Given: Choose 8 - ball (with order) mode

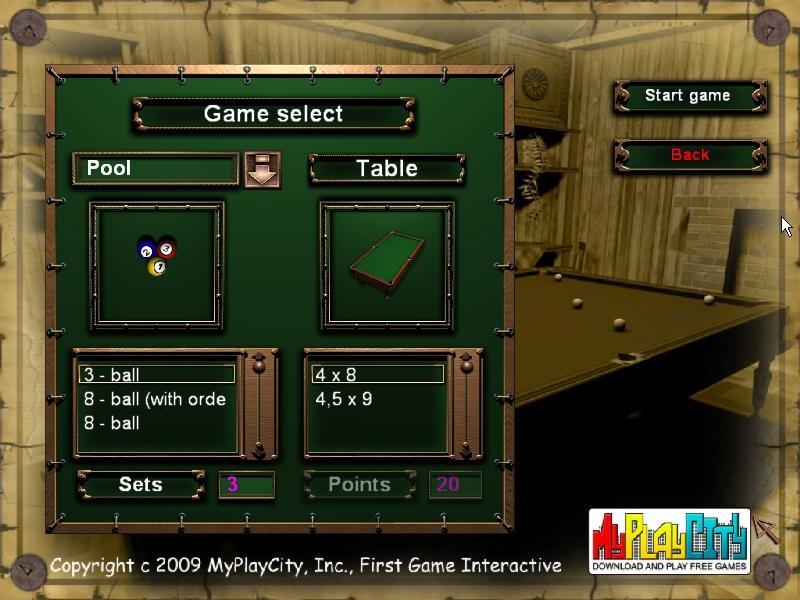Looking at the screenshot, I should (x=157, y=399).
